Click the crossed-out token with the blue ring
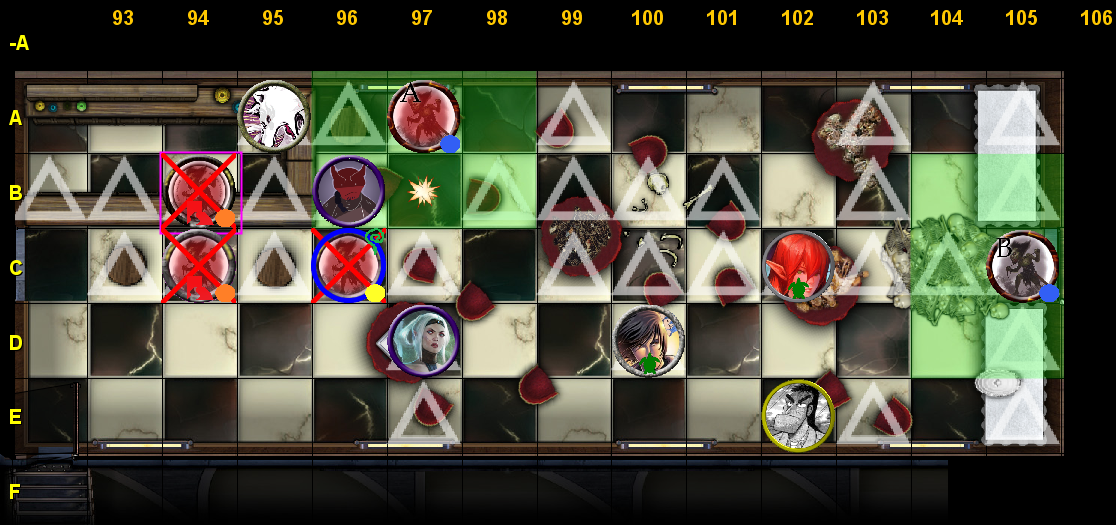Image resolution: width=1116 pixels, height=525 pixels. click(348, 266)
